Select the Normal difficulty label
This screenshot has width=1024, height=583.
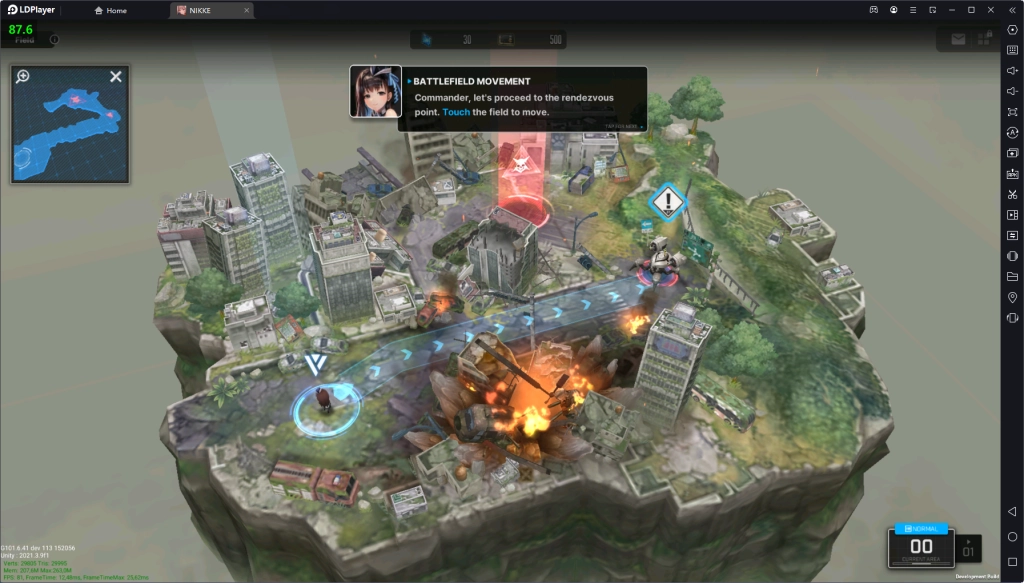click(x=921, y=527)
